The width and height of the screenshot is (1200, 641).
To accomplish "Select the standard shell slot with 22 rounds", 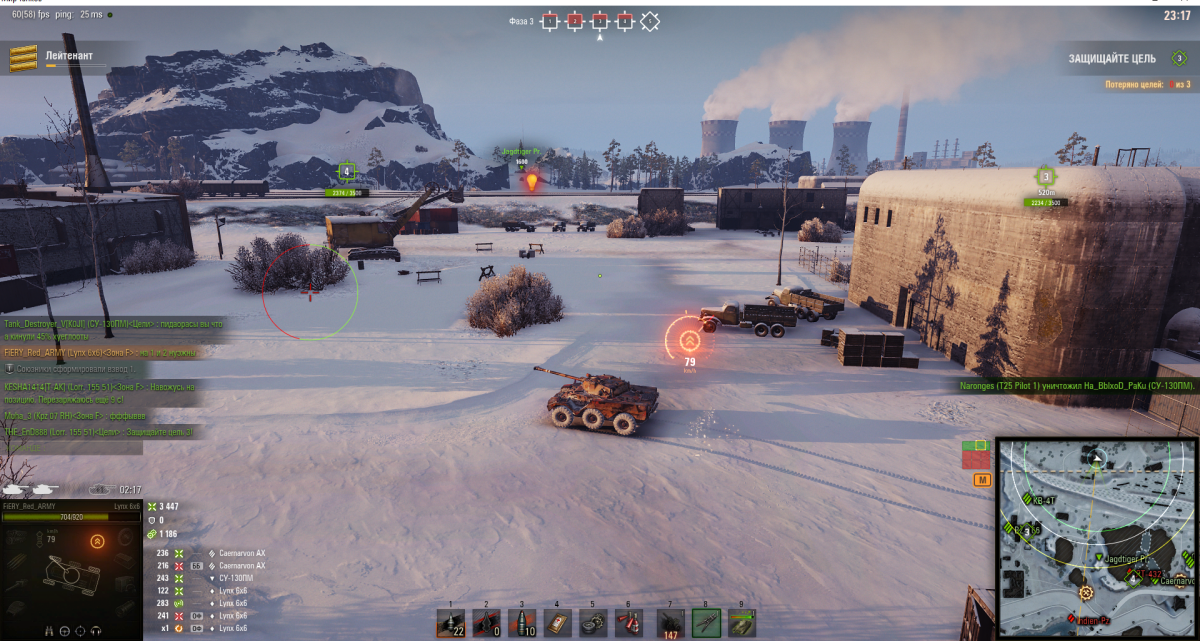I will [x=450, y=622].
